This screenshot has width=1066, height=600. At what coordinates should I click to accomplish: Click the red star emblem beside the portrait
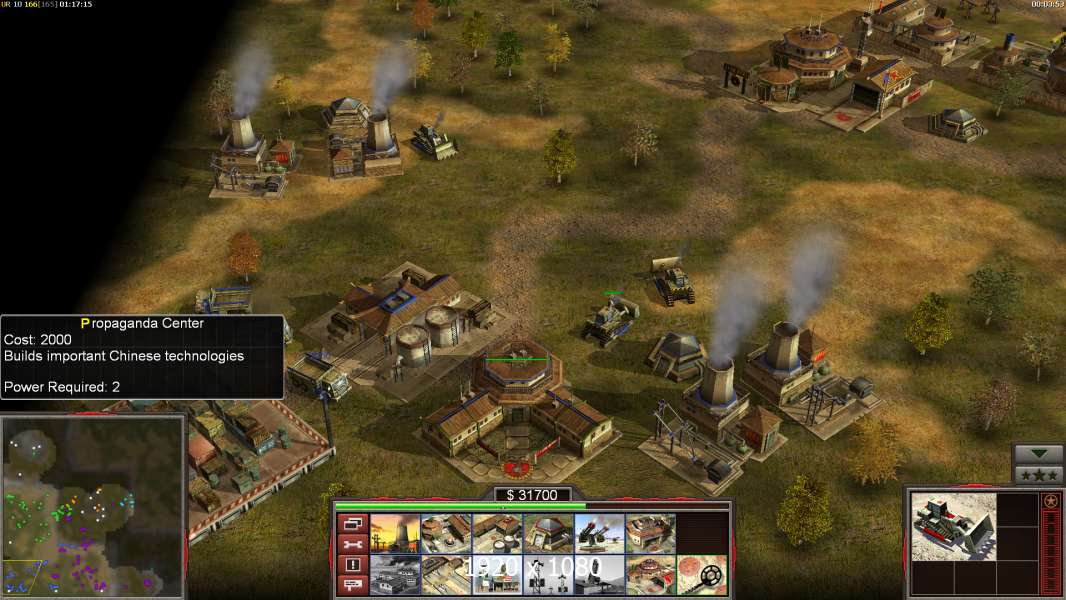click(x=1050, y=500)
